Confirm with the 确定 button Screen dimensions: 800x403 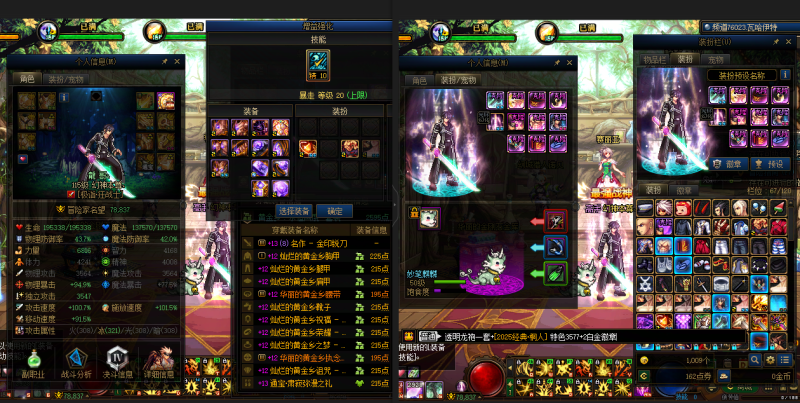coord(334,211)
